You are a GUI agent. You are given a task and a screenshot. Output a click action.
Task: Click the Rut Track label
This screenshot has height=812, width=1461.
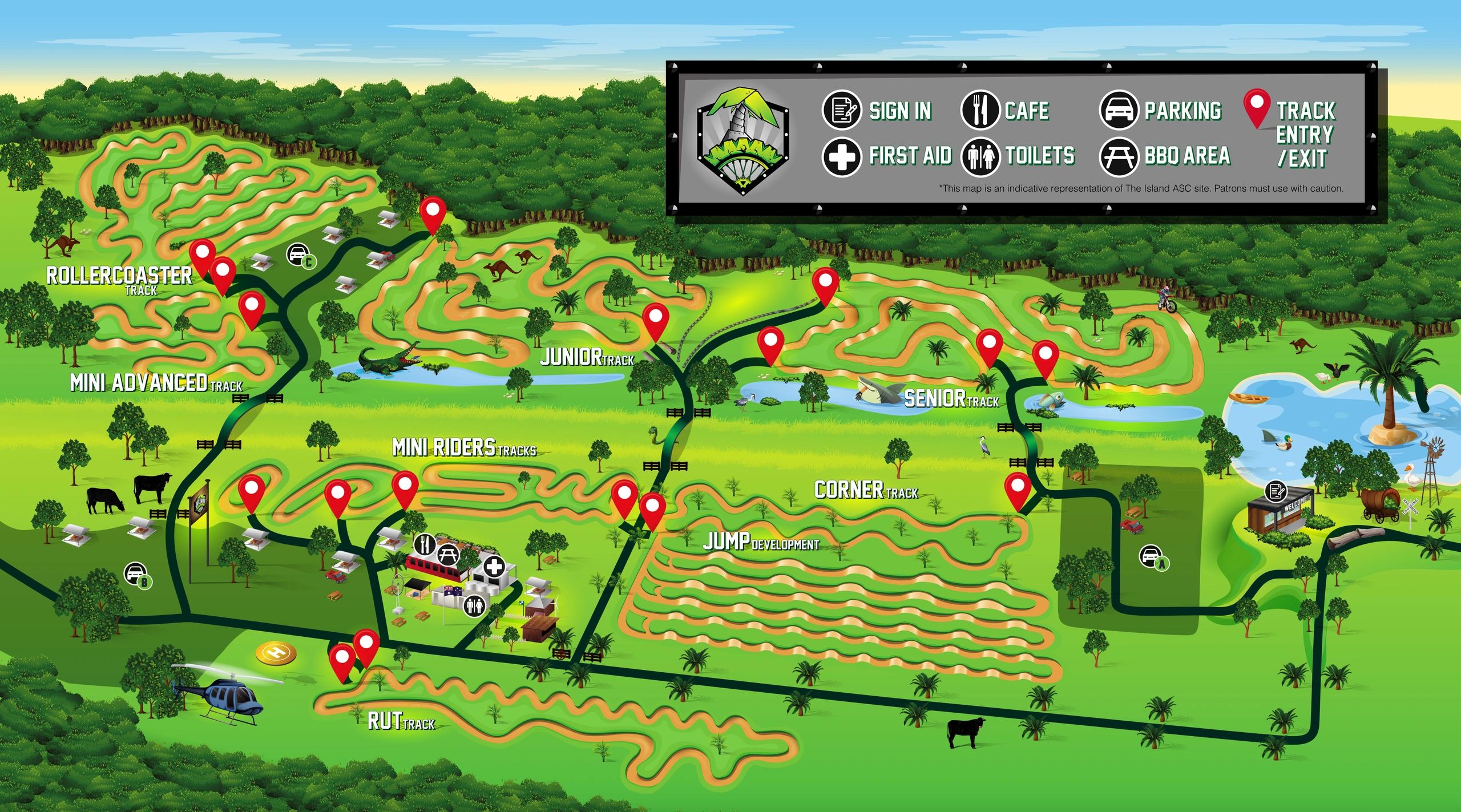(x=401, y=721)
